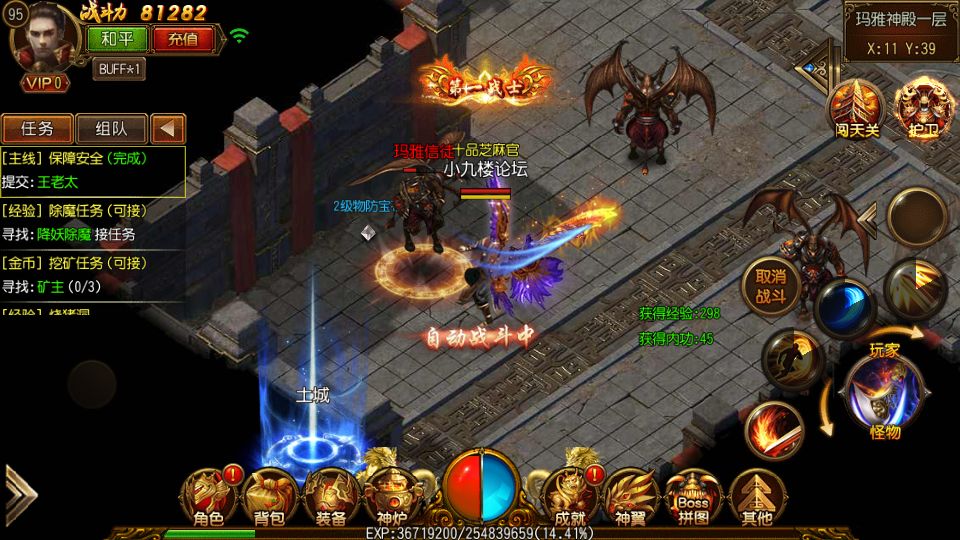The image size is (960, 540).
Task: Open the 角色 character menu
Action: 208,497
